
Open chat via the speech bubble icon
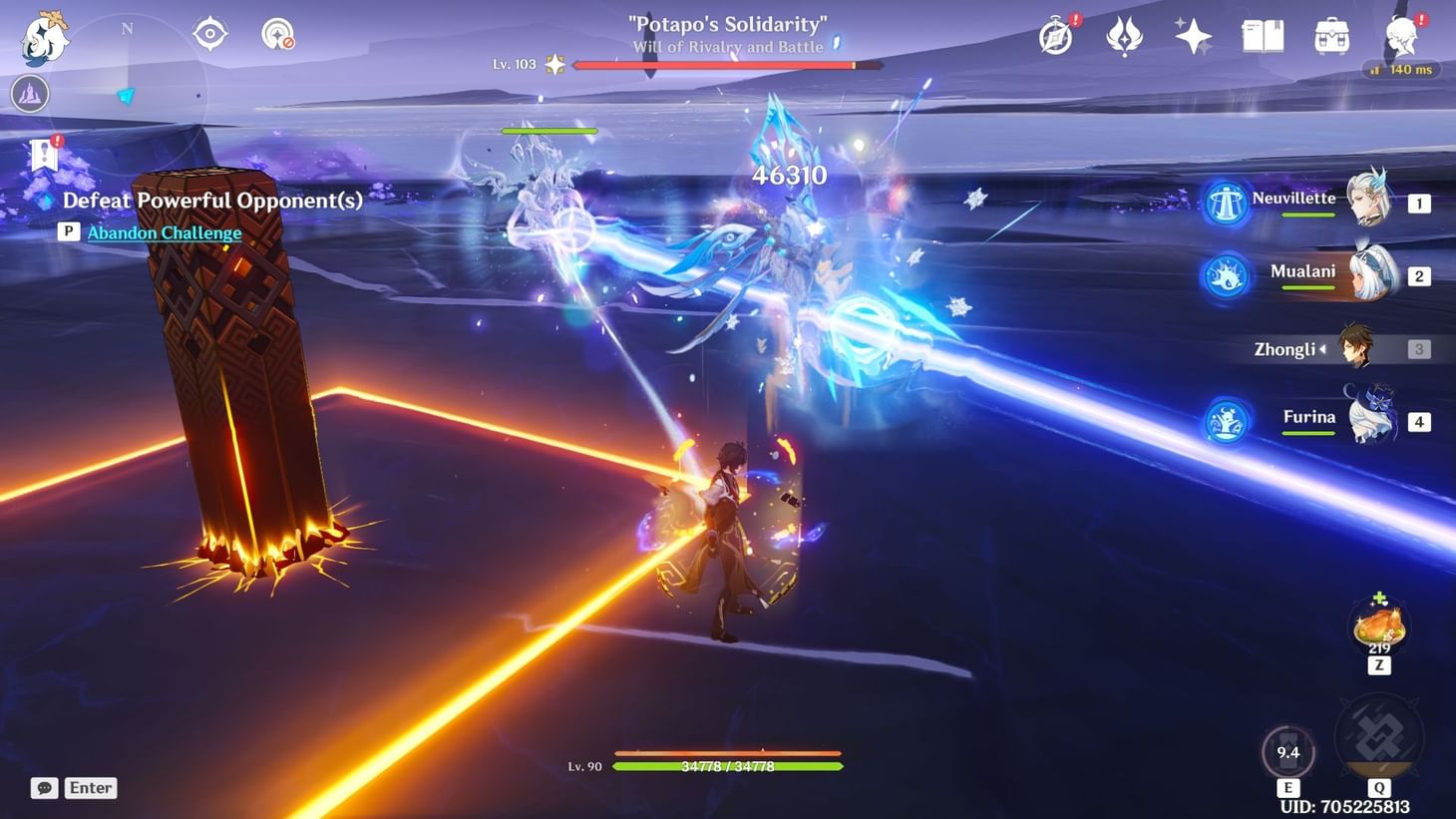pos(42,788)
